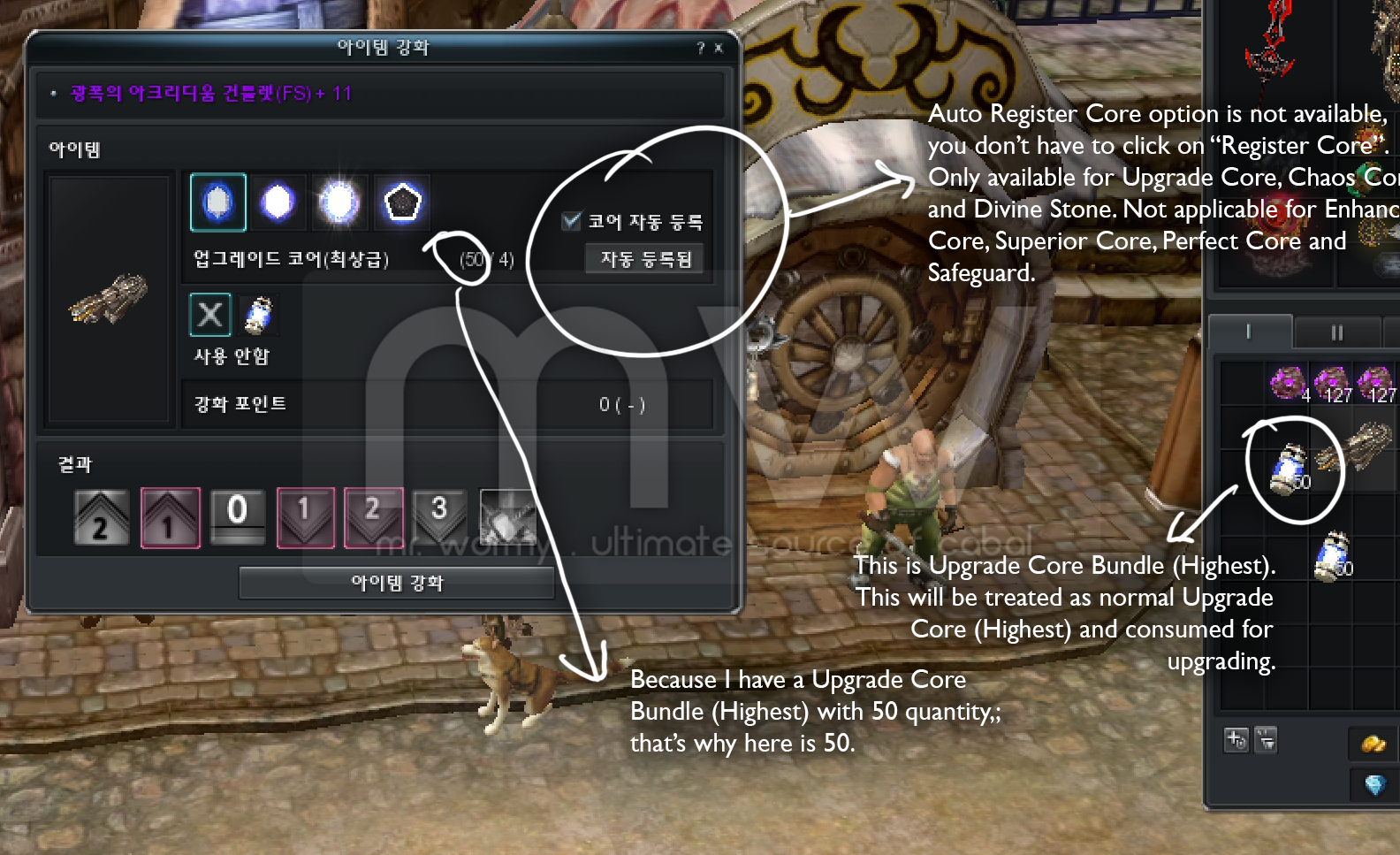Switch to inventory tab I
Screen dimensions: 1400x855
click(1248, 332)
